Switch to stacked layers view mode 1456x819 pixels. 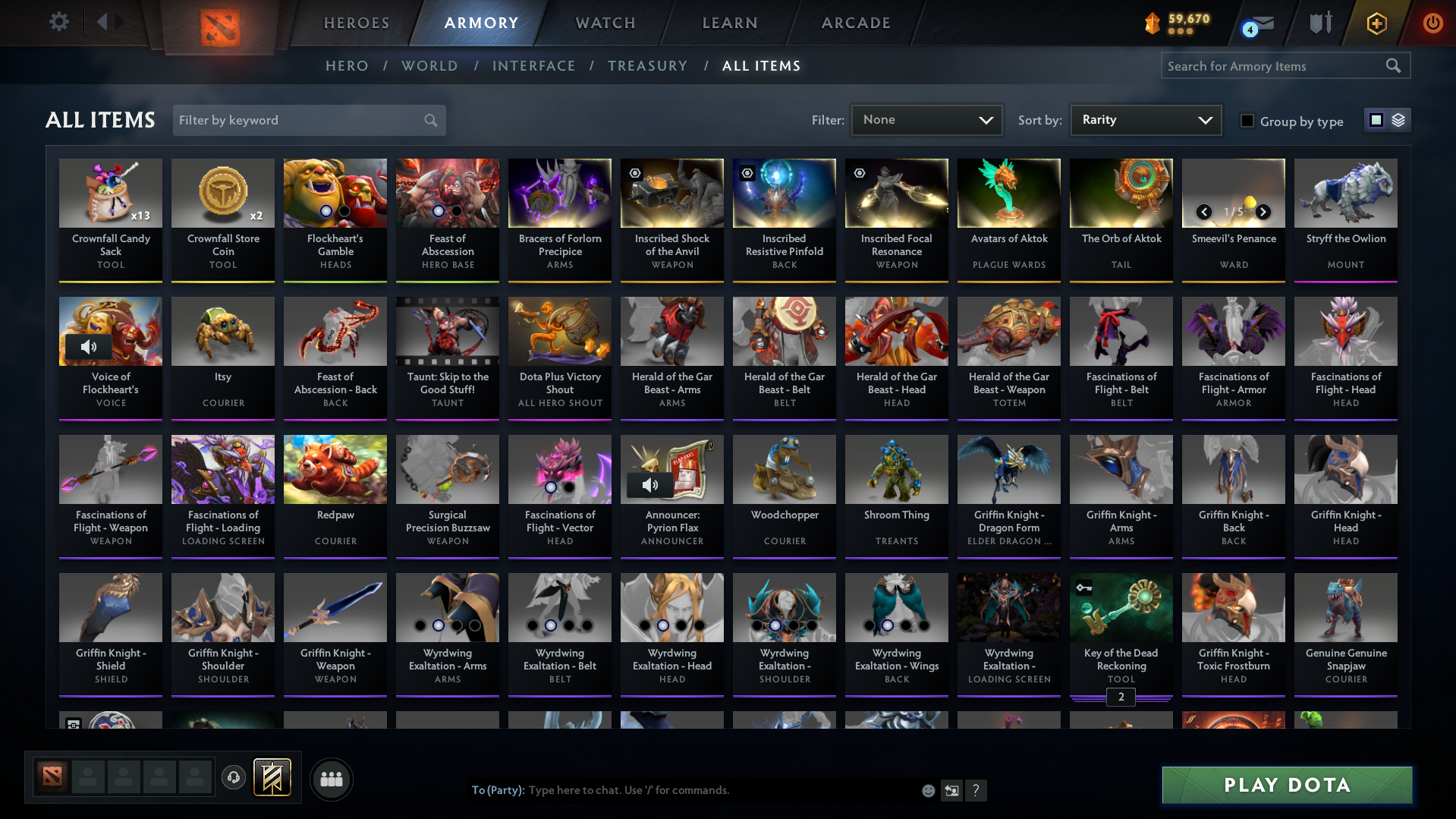(1398, 120)
